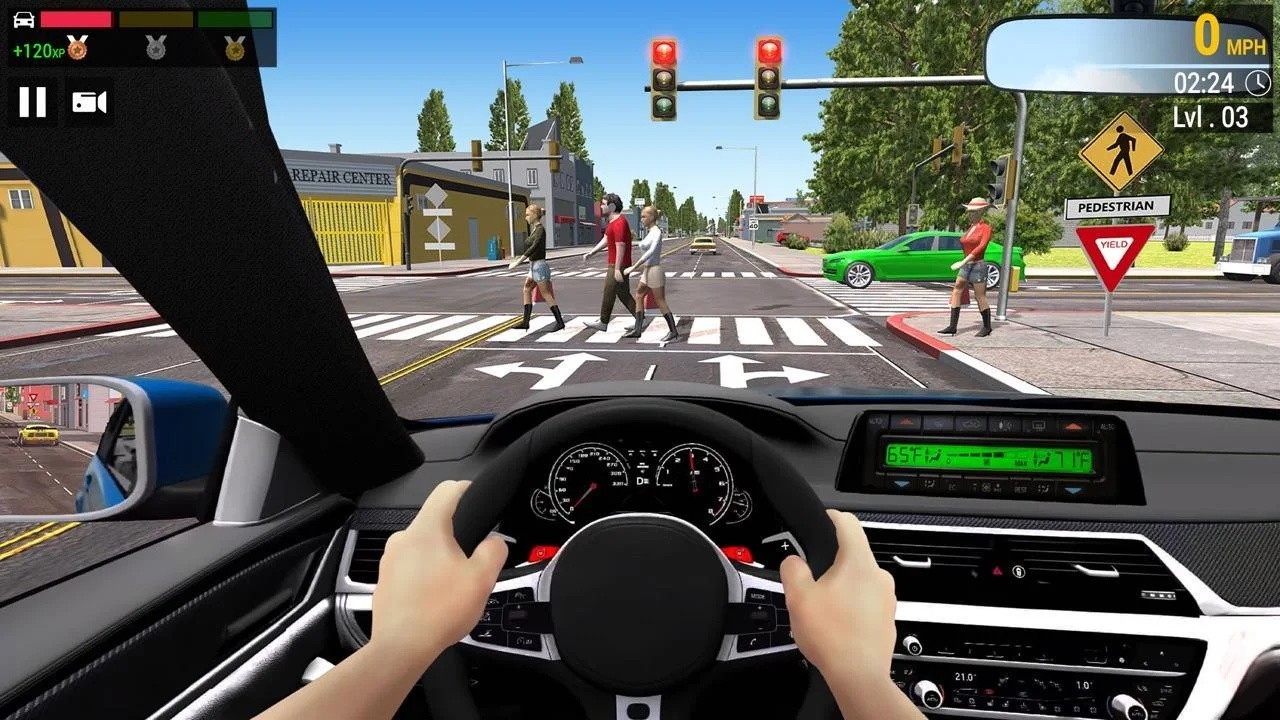This screenshot has width=1280, height=720.
Task: Select the silver medal icon
Action: (156, 48)
